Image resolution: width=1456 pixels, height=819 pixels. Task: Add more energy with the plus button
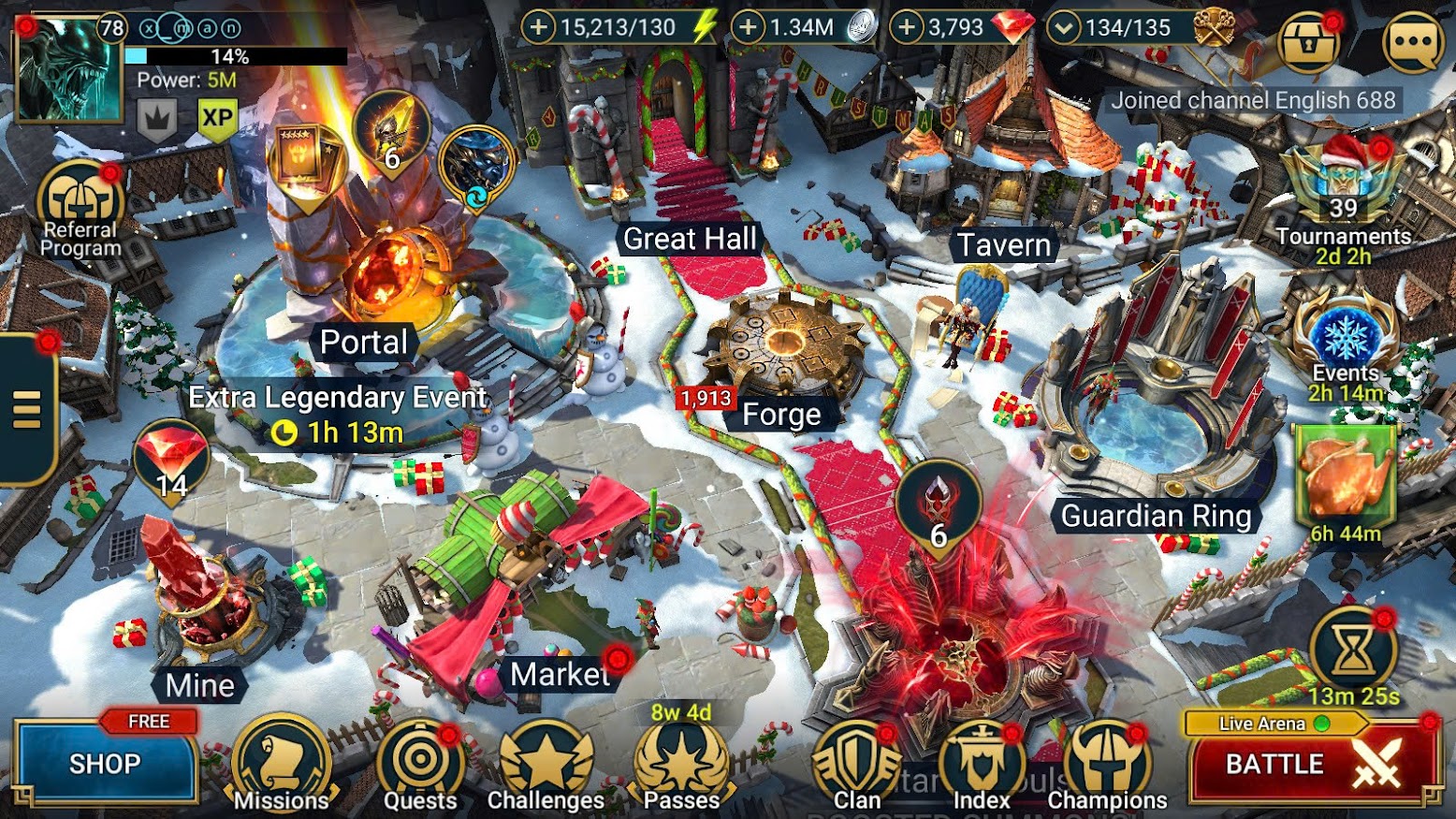539,27
